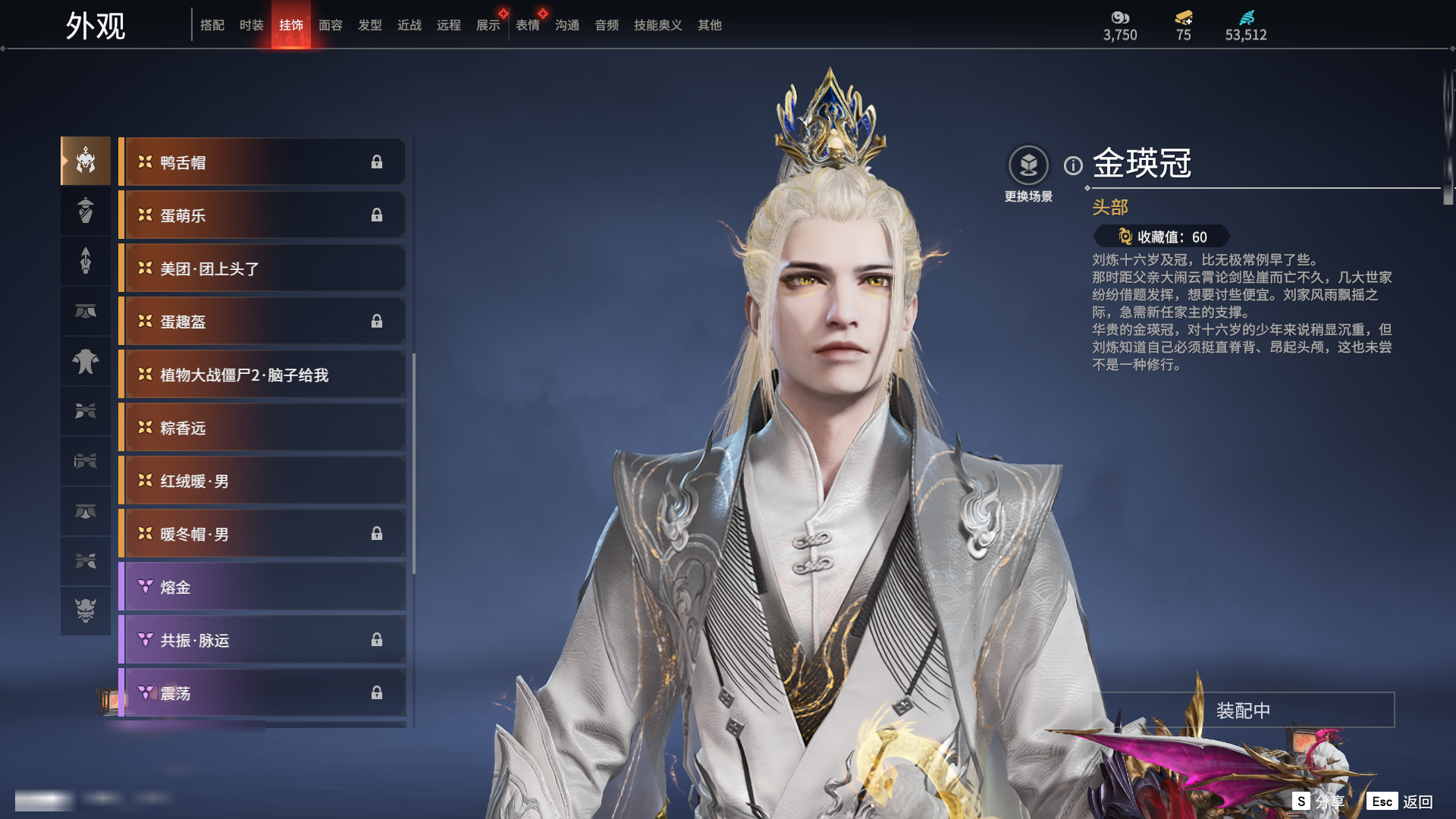
Task: Choose the purple 熔金 accessory
Action: [262, 587]
